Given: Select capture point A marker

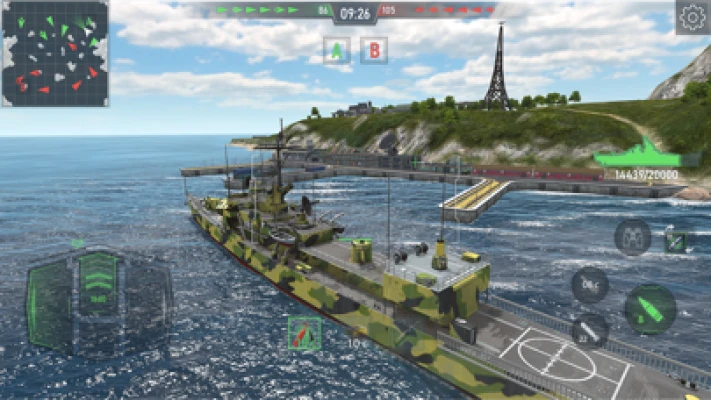Looking at the screenshot, I should pos(337,50).
